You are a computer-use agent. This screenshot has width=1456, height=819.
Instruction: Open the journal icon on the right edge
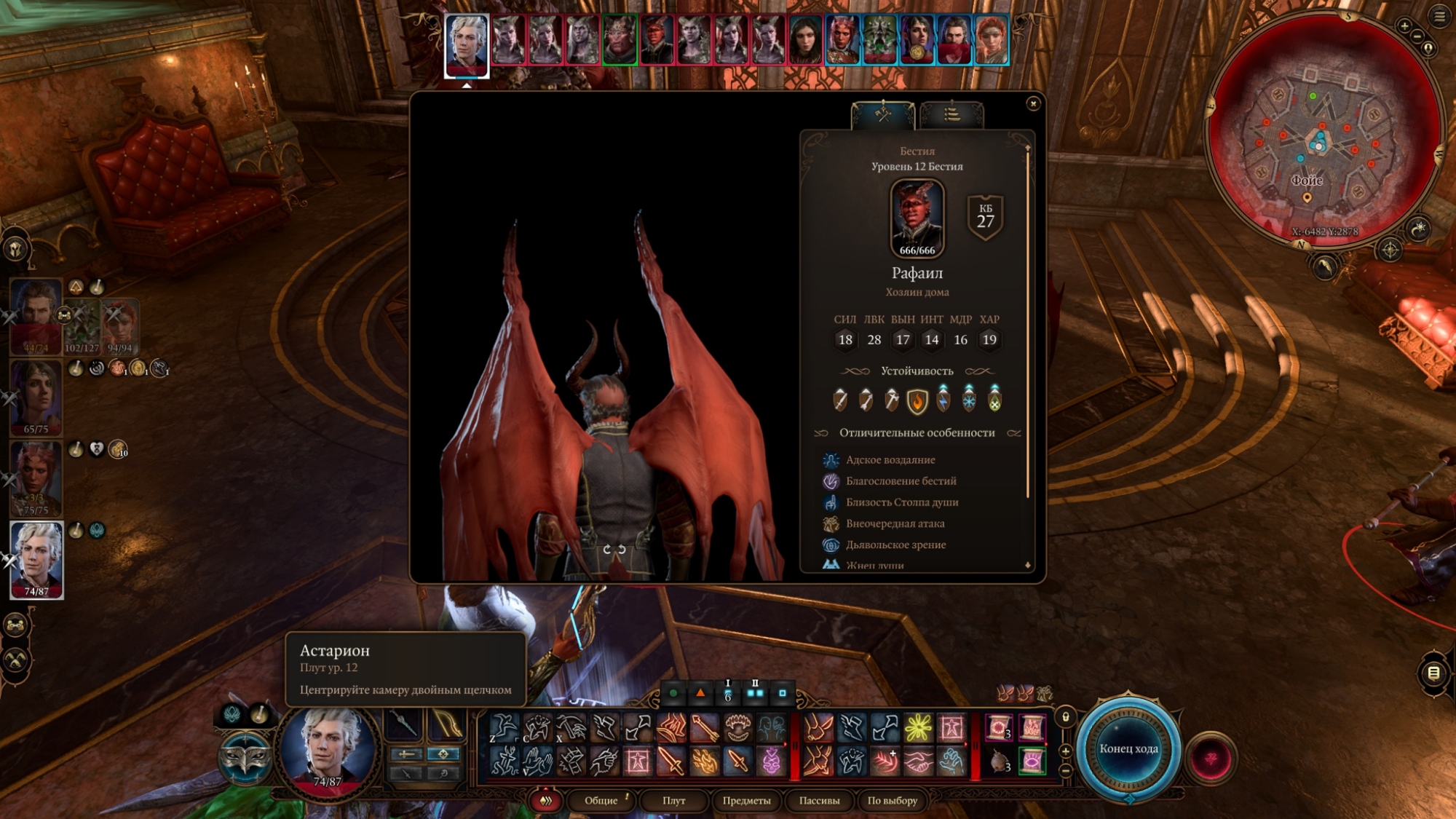pyautogui.click(x=1433, y=673)
